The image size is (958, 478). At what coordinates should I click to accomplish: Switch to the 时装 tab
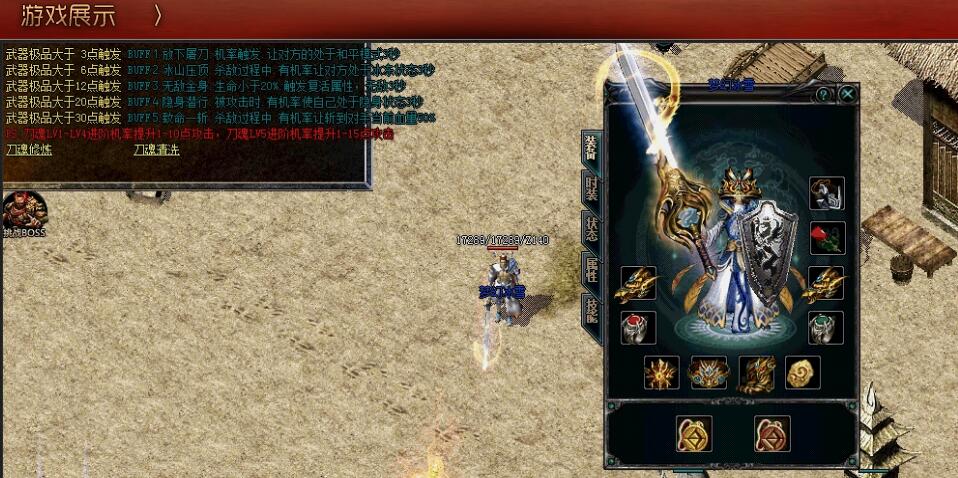591,189
